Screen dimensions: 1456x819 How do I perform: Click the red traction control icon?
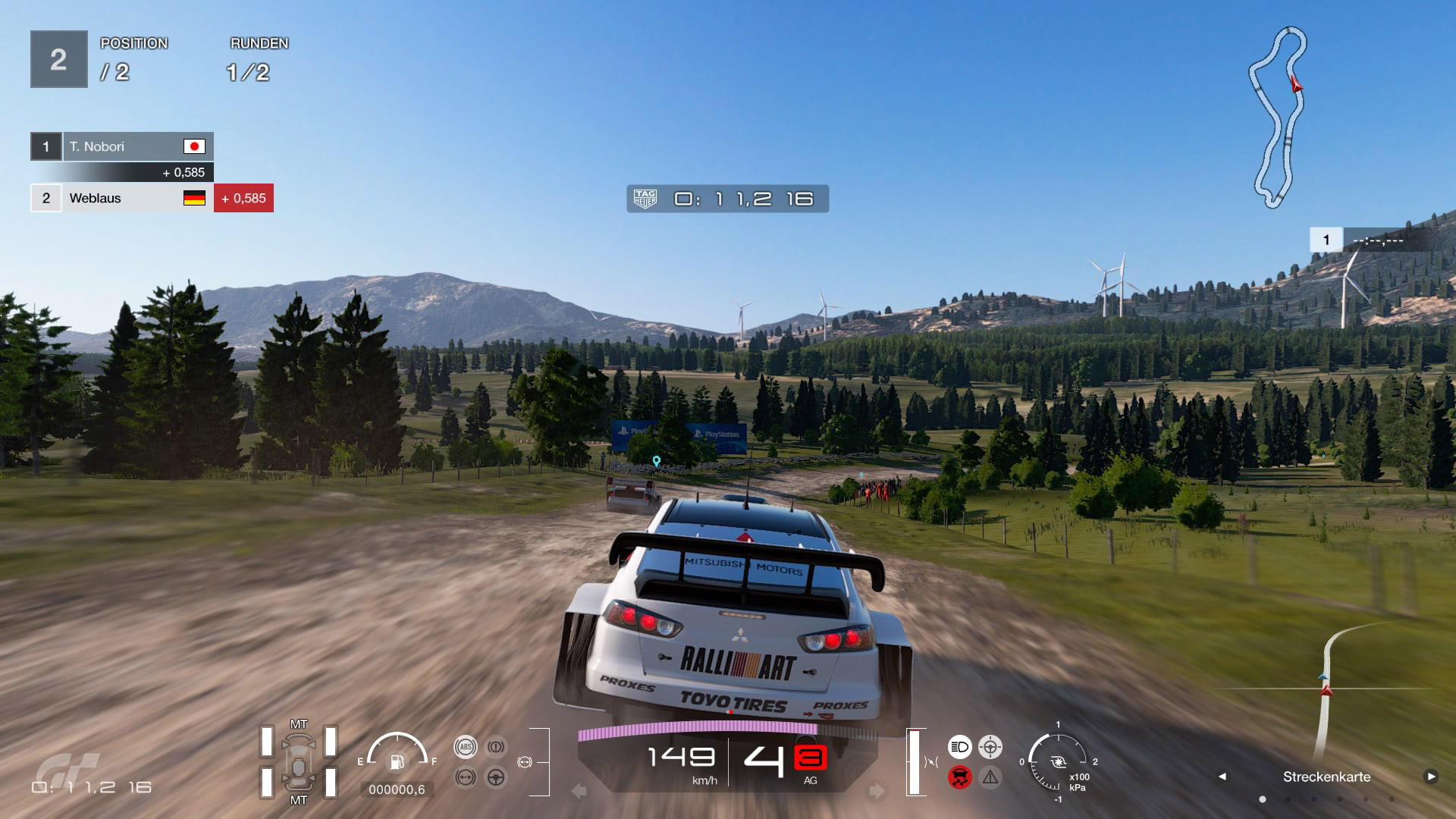coord(959,777)
